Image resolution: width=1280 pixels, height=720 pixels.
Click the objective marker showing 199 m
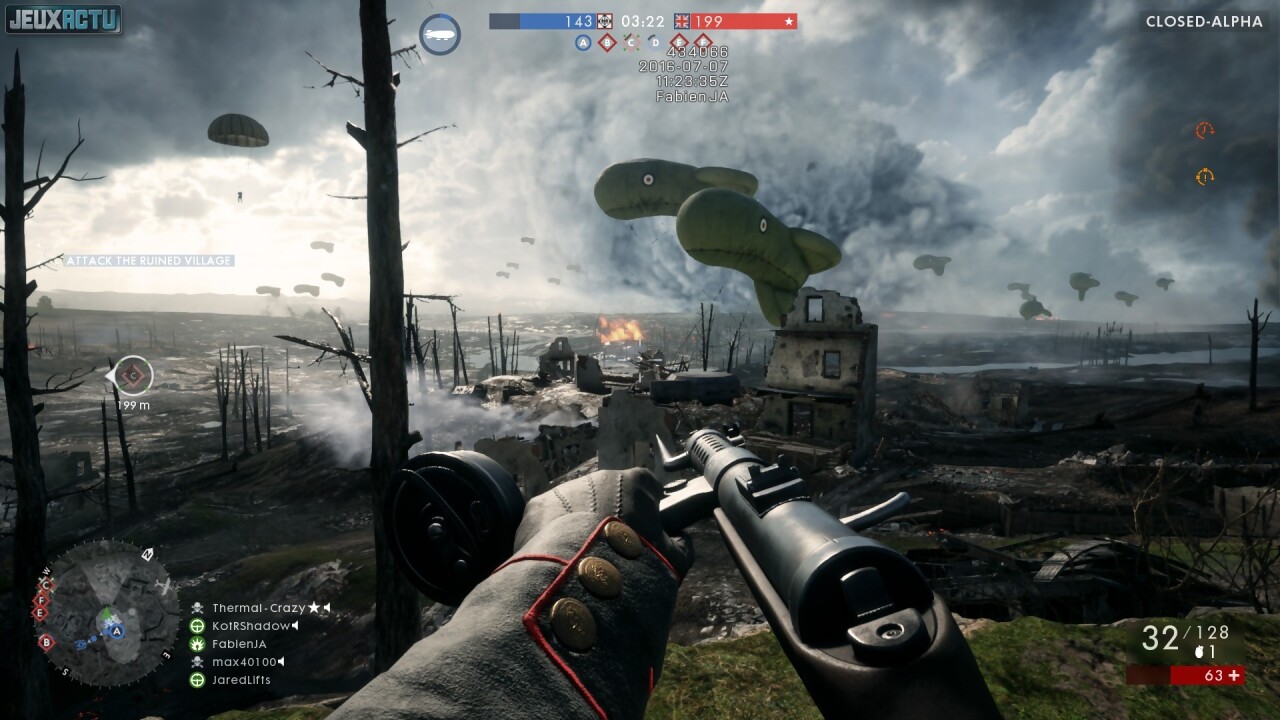(x=131, y=376)
